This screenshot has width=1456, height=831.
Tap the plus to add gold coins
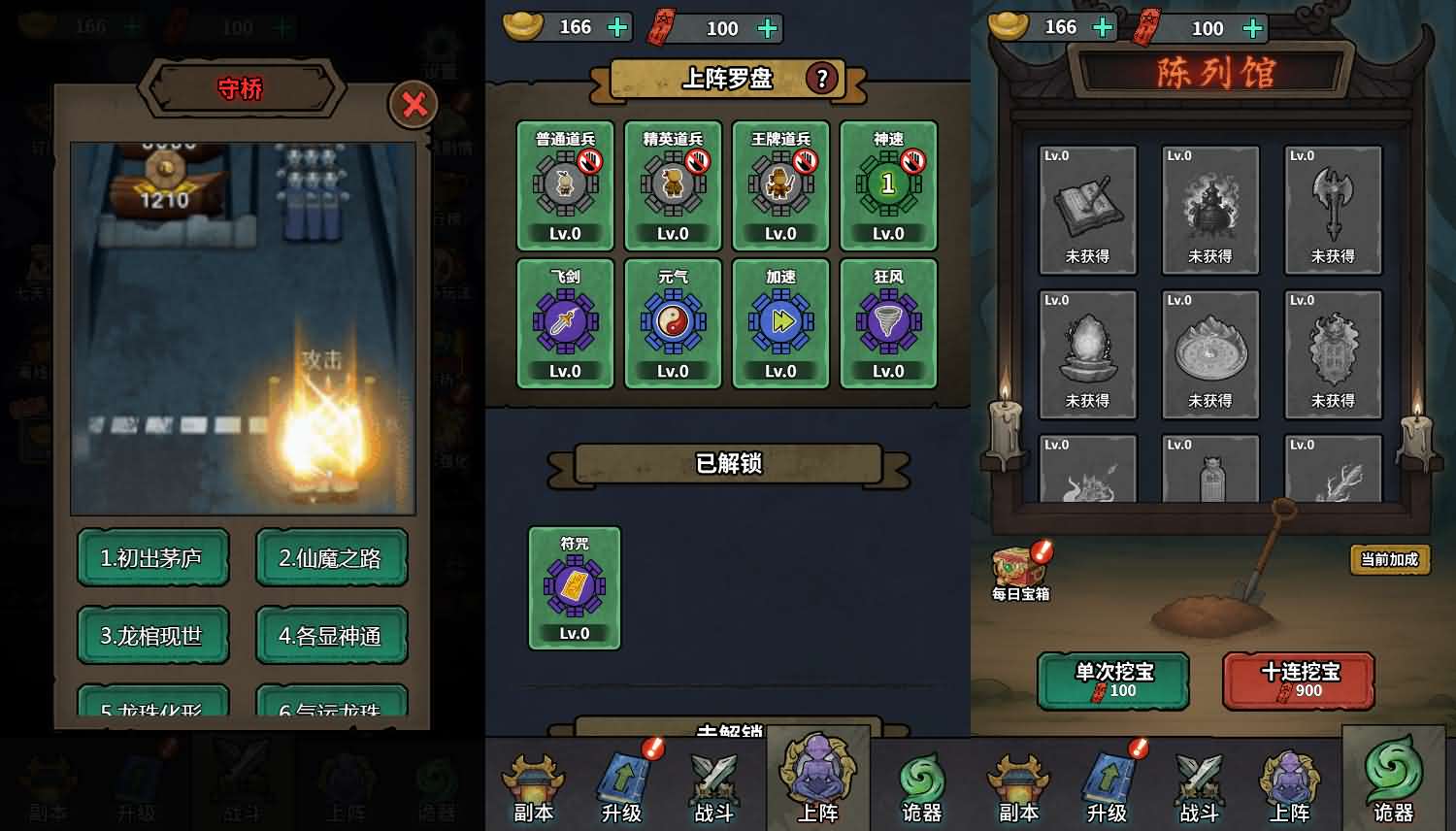[616, 27]
